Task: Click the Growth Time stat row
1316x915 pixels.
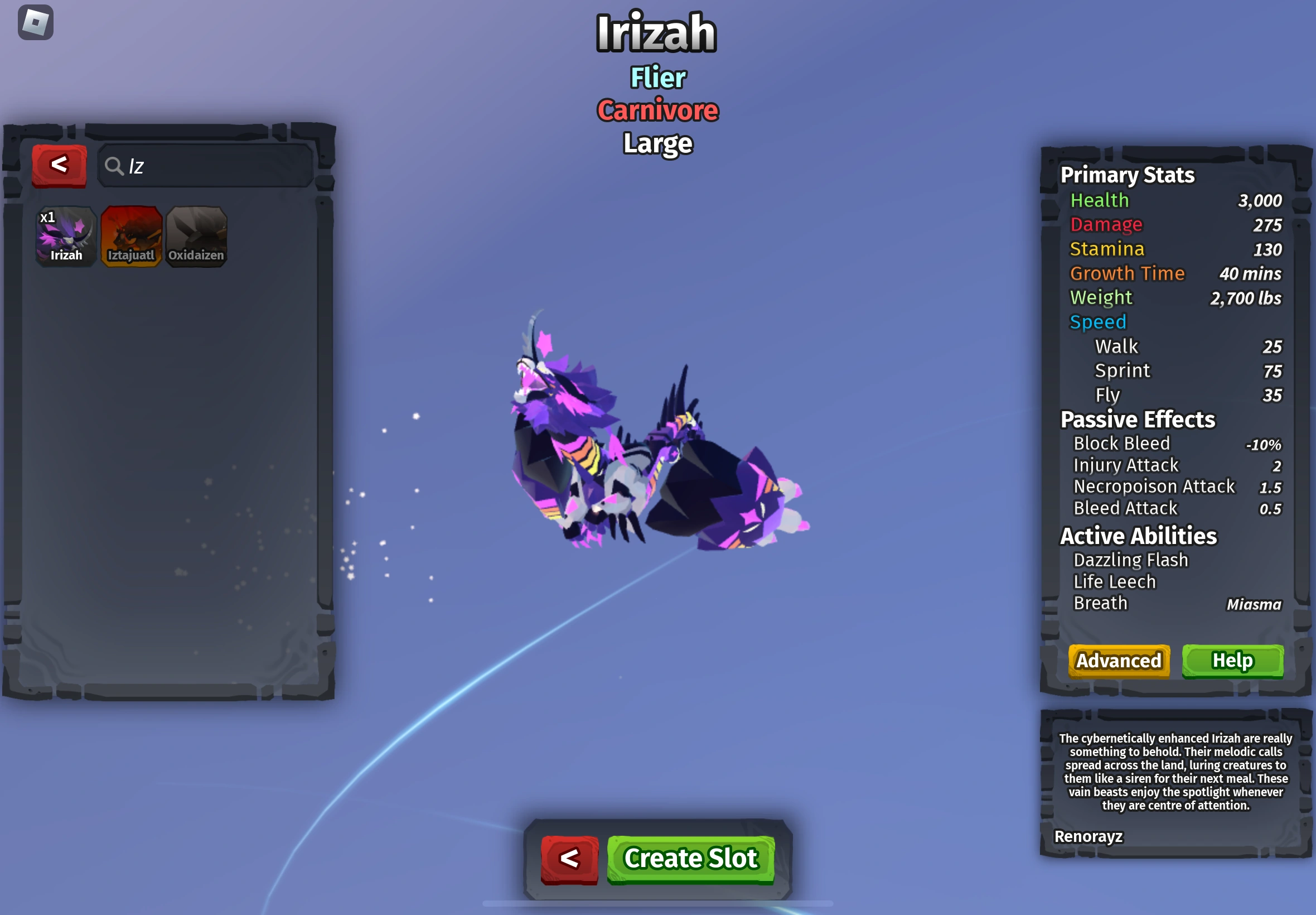Action: coord(1128,273)
